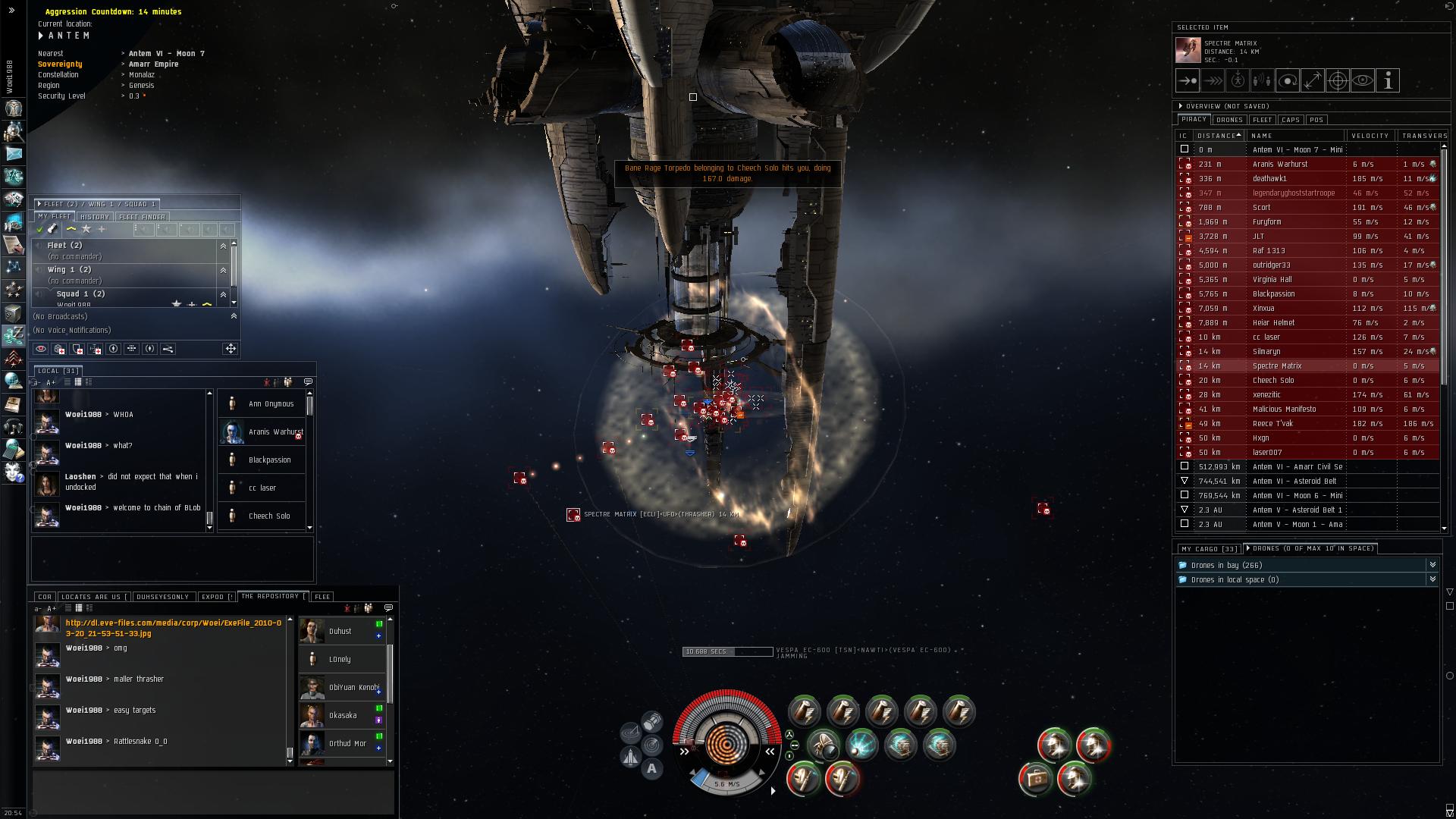Open the Fleet overview tab
The height and width of the screenshot is (819, 1456).
click(x=1263, y=120)
